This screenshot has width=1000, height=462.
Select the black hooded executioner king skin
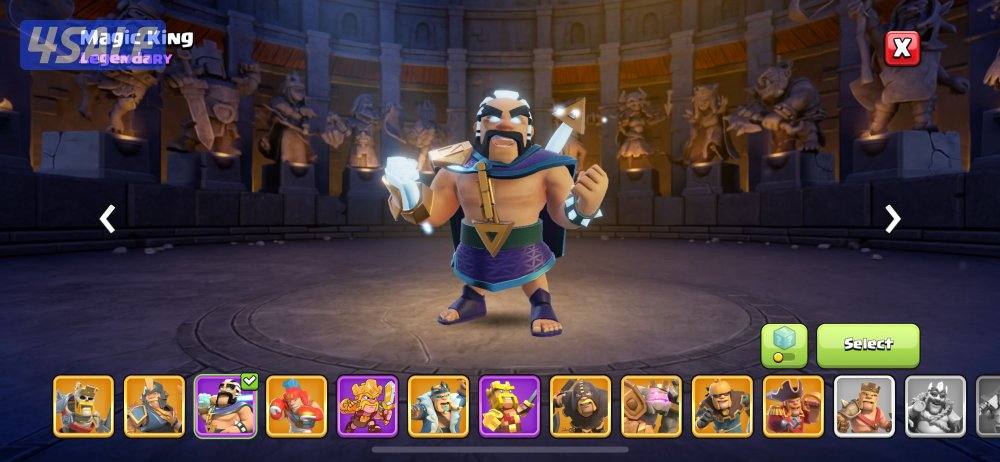click(581, 406)
